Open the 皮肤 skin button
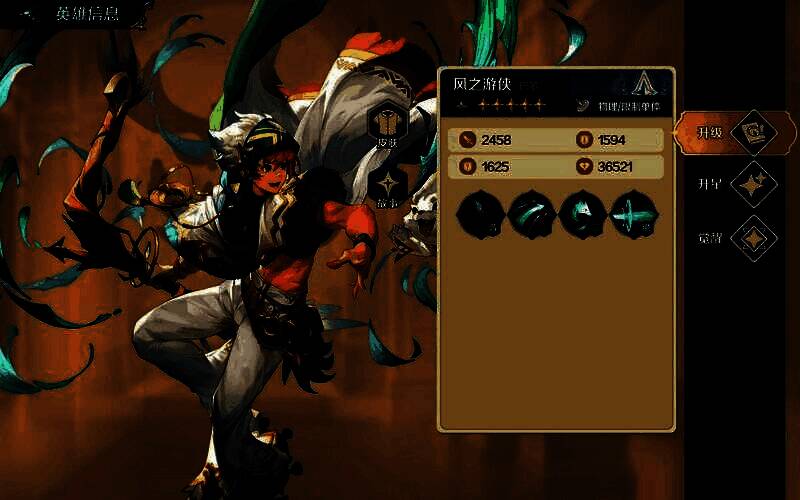Image resolution: width=800 pixels, height=500 pixels. [x=385, y=125]
